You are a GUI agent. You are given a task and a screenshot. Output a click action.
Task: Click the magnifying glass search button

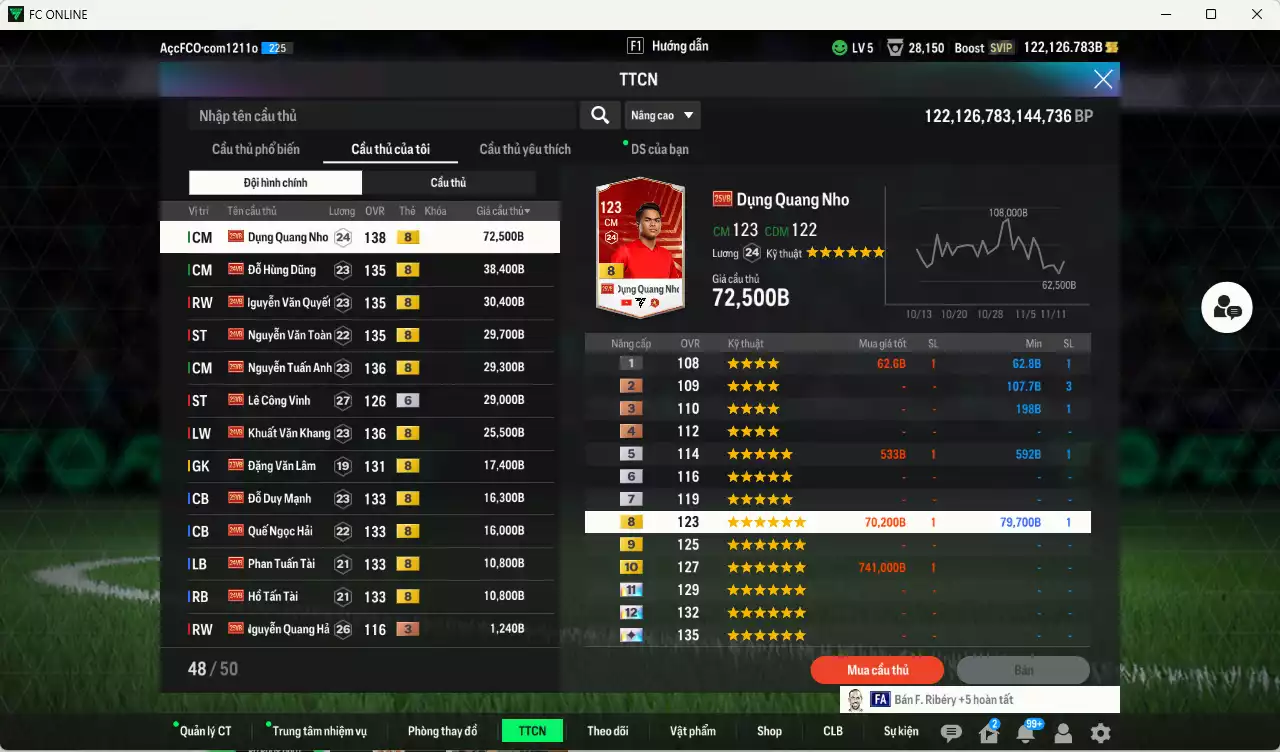tap(599, 116)
